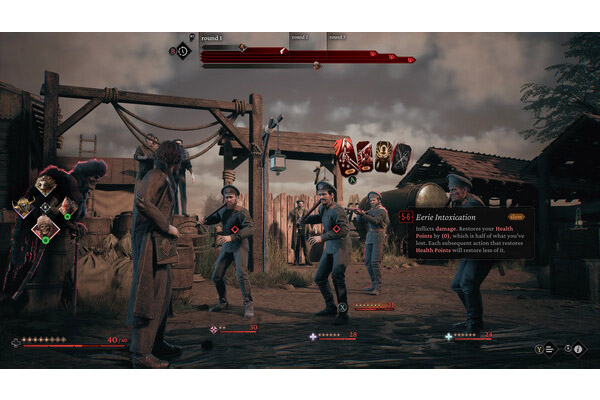Activate the pale skull ability diamond
The image size is (600, 400).
click(46, 230)
